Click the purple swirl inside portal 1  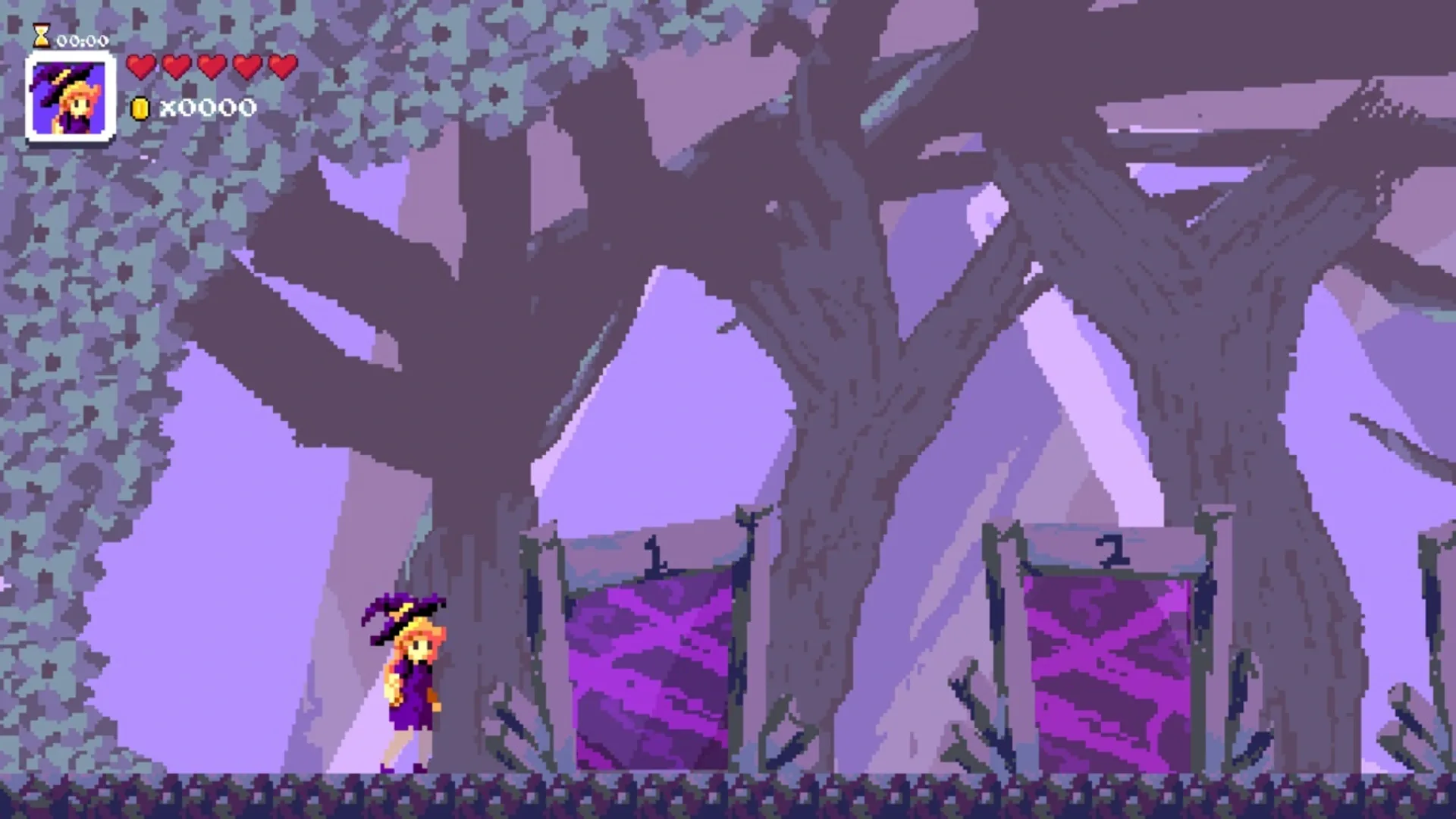tap(652, 667)
